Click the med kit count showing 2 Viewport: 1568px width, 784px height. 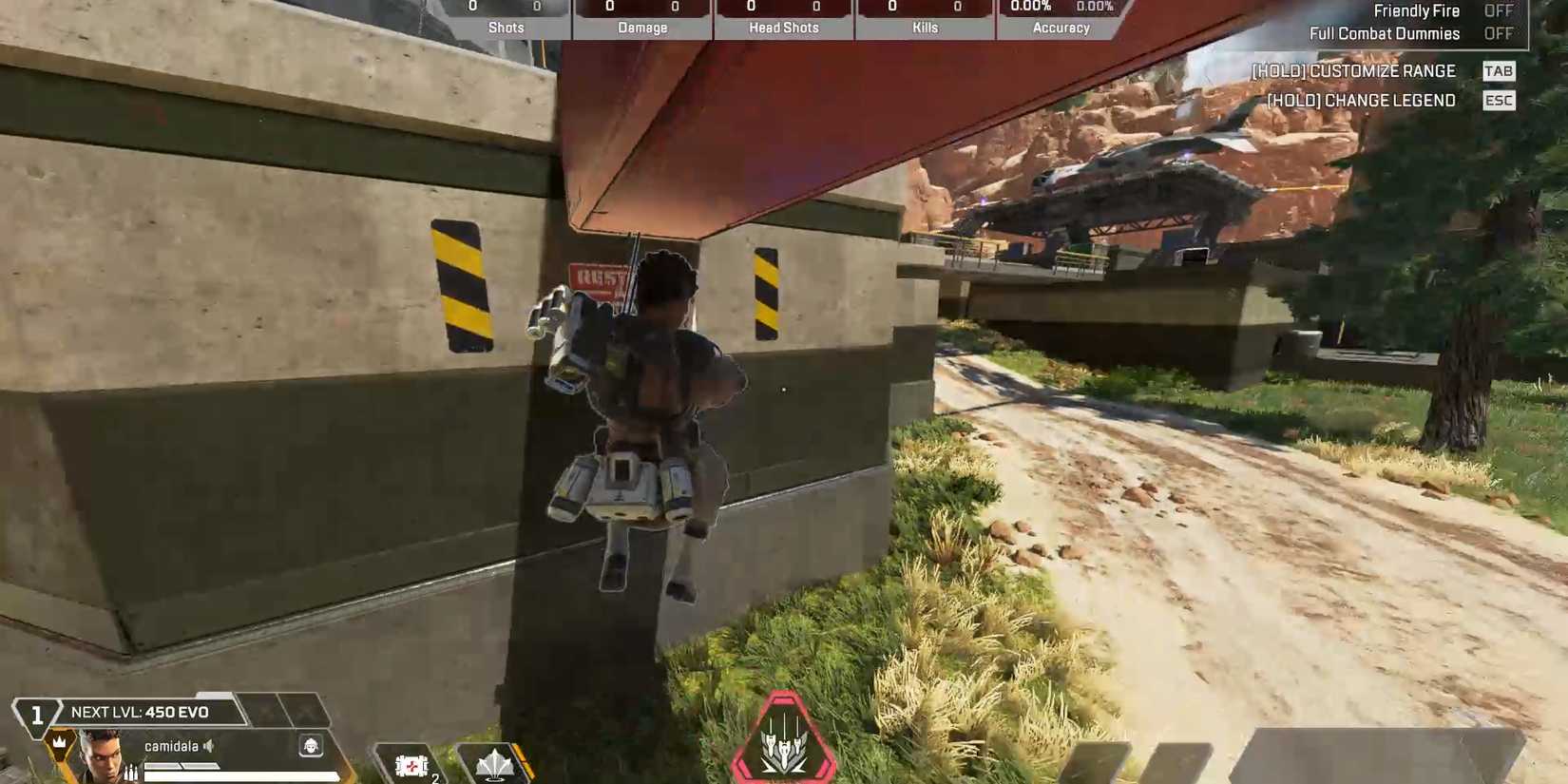[434, 777]
